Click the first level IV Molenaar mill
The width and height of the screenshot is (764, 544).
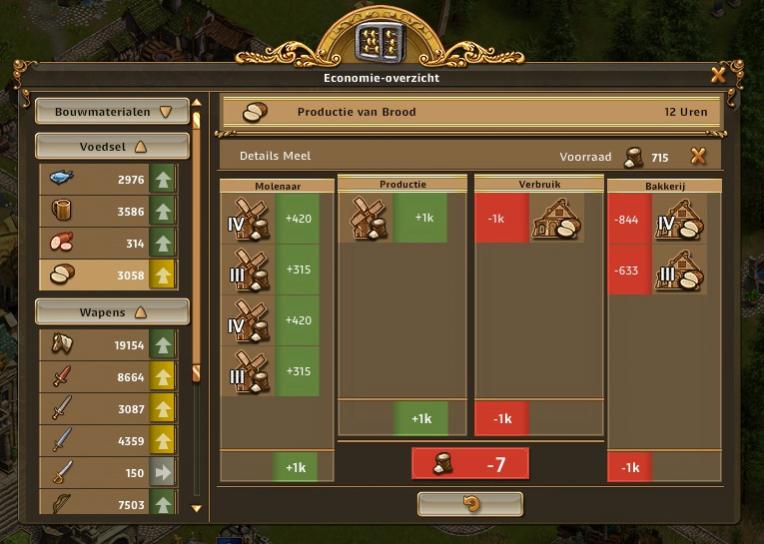(x=248, y=220)
